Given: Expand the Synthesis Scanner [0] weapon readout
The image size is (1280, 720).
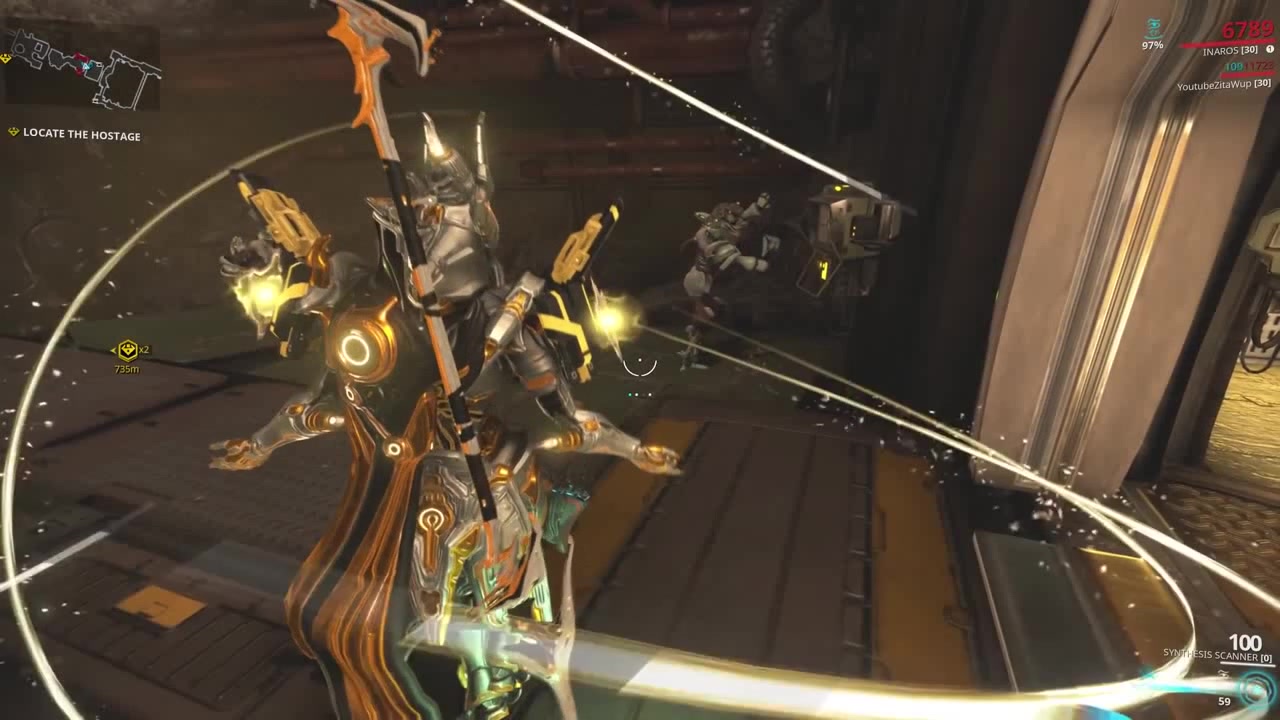Looking at the screenshot, I should click(x=1218, y=655).
